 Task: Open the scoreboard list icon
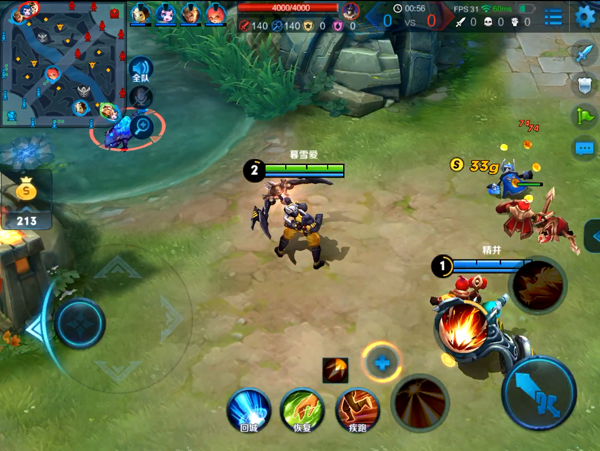553,17
